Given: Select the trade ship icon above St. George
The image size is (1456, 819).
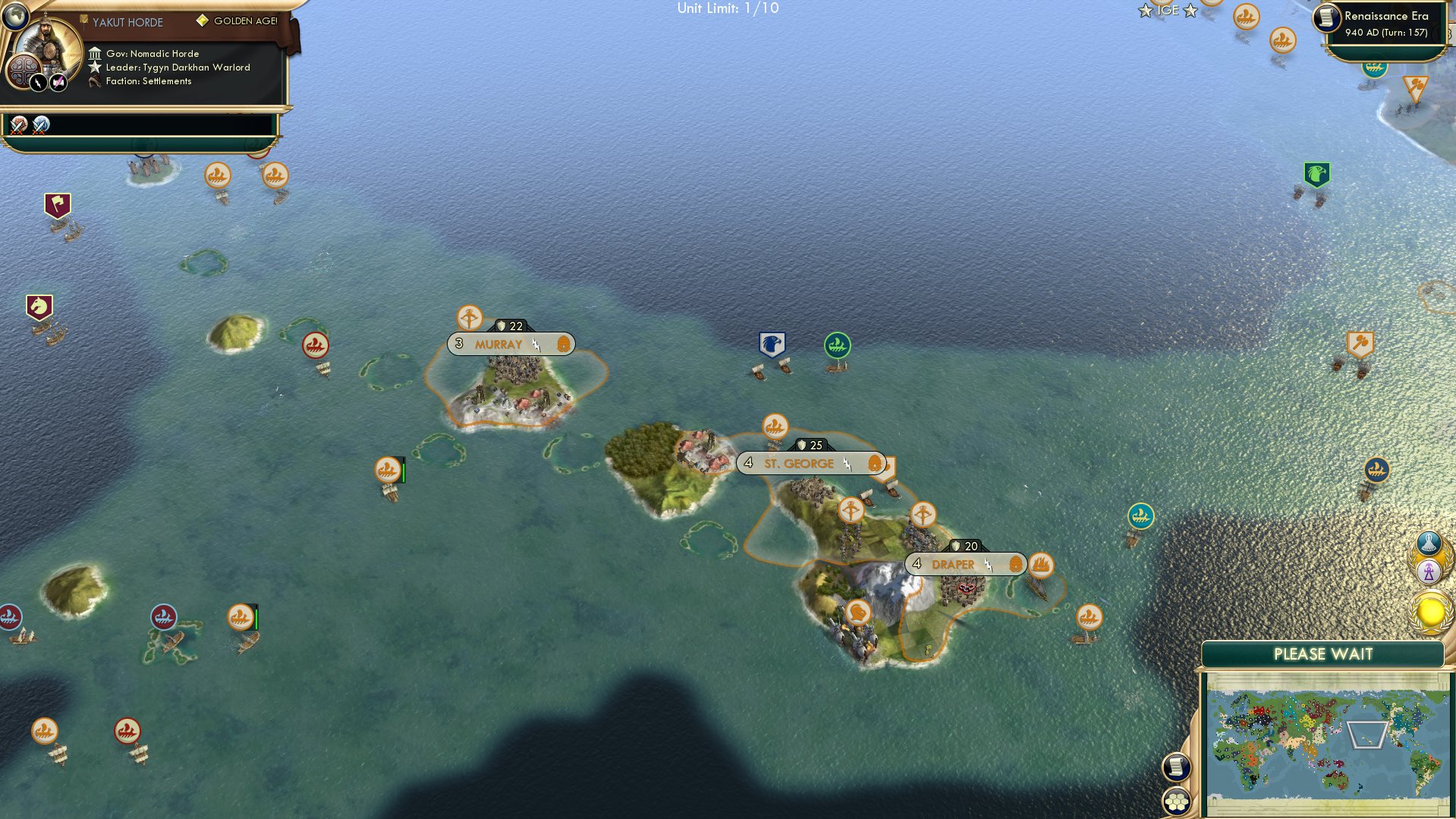Looking at the screenshot, I should click(774, 426).
